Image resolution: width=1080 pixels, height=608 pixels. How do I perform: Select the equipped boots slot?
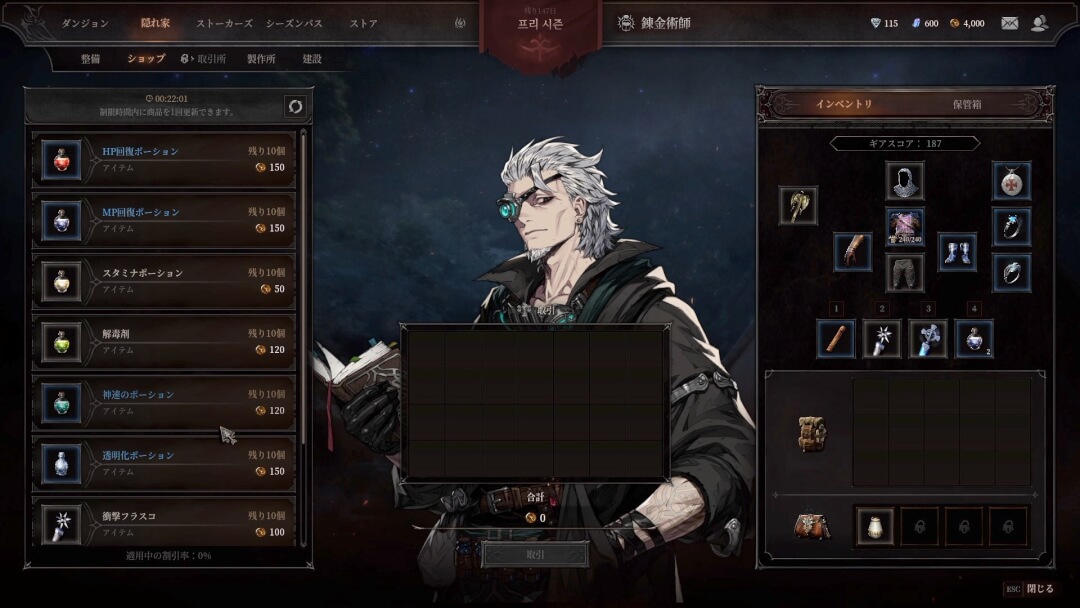(957, 252)
